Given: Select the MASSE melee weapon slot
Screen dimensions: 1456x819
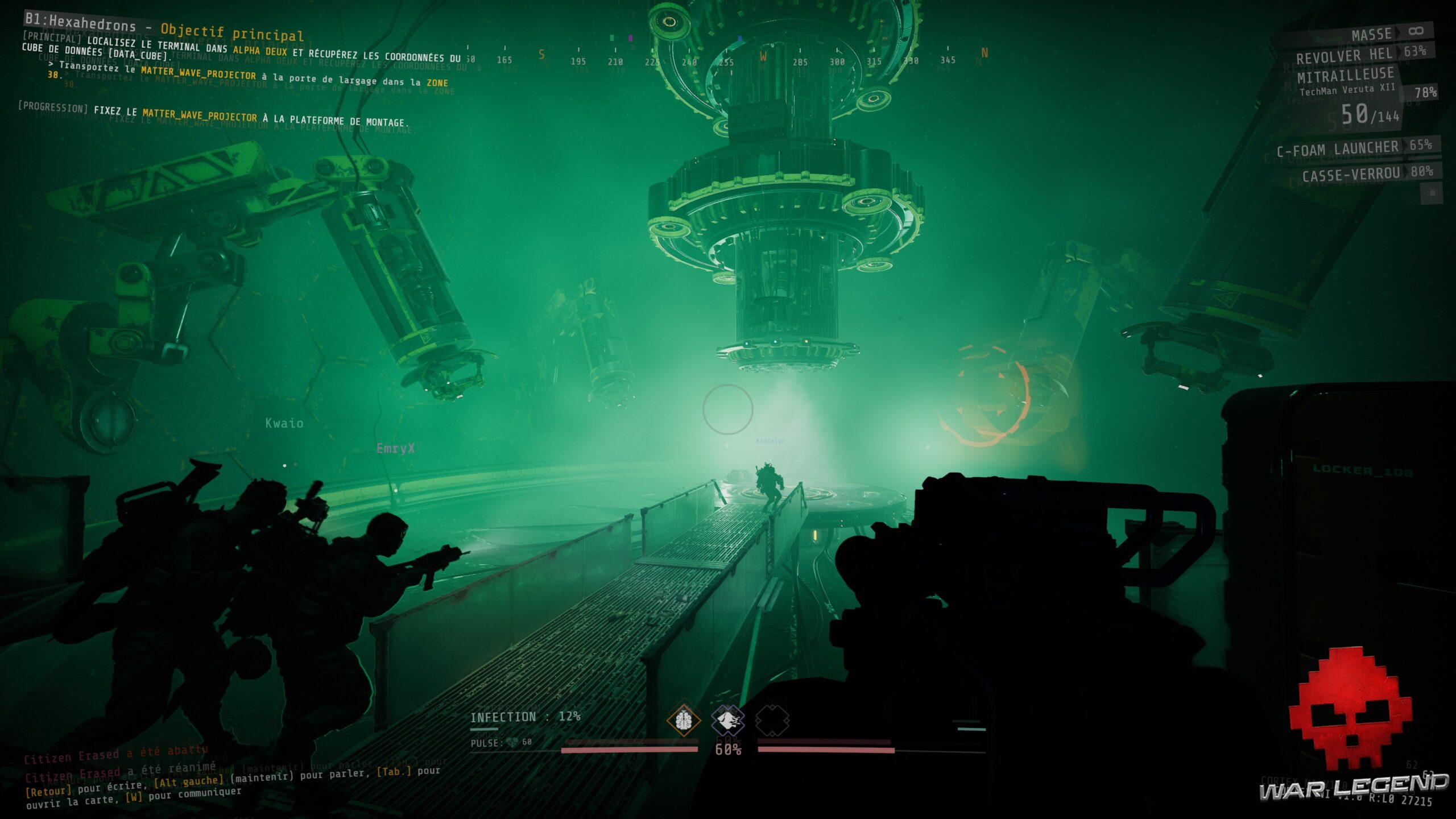Looking at the screenshot, I should pos(1372,34).
